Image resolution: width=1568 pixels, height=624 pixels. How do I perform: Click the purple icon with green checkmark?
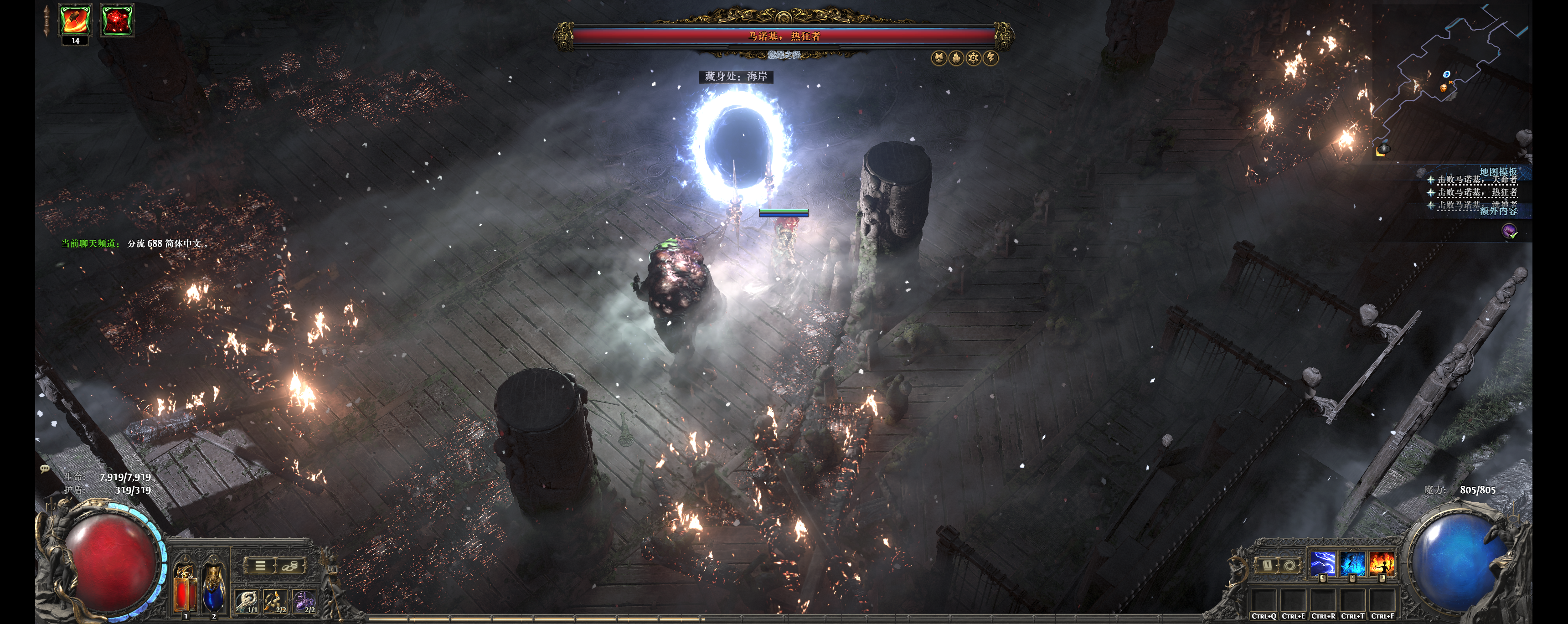click(1510, 232)
